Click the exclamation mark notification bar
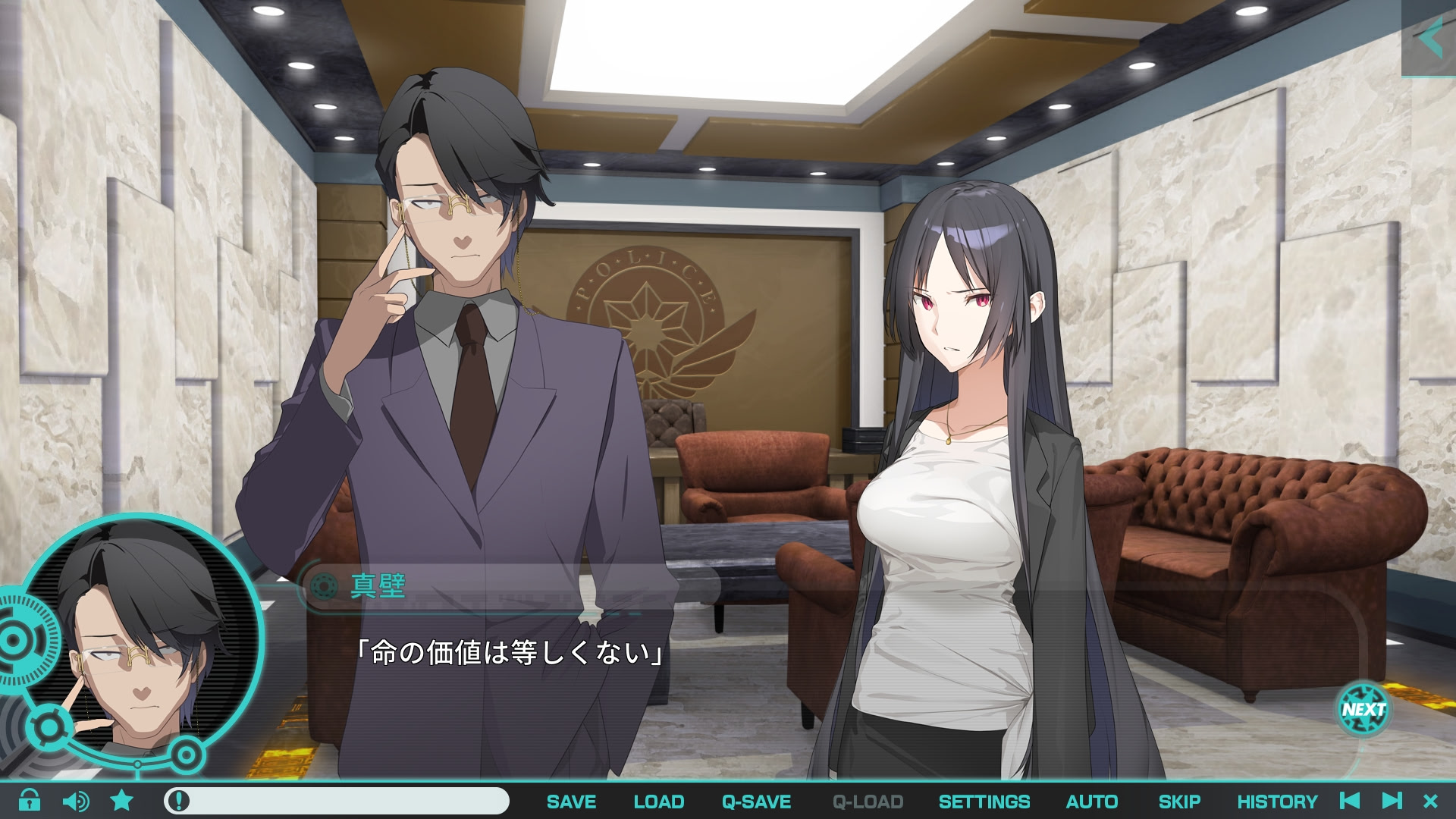Screen dimensions: 1456x819 (x=336, y=801)
